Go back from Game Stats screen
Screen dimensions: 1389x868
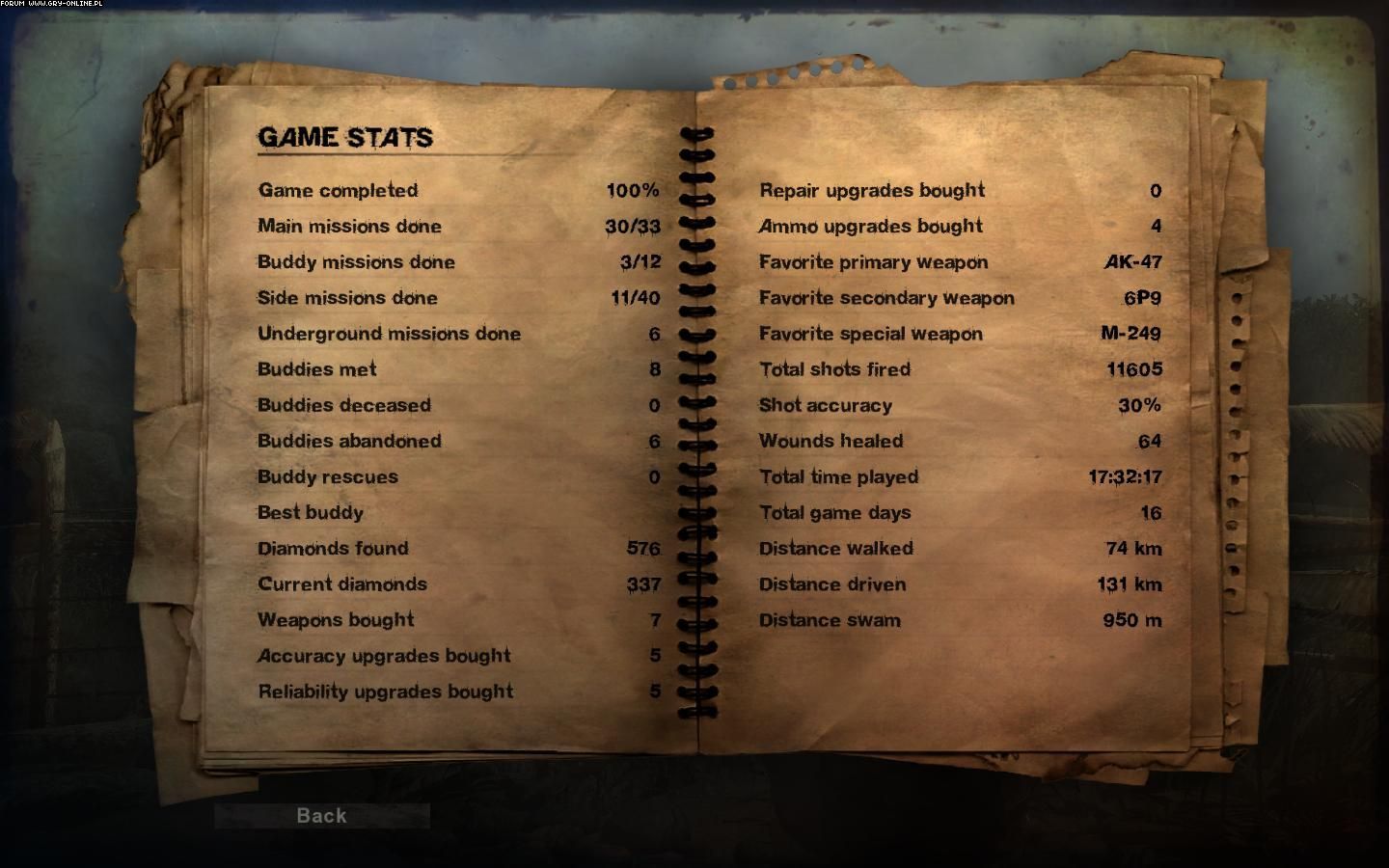[321, 816]
